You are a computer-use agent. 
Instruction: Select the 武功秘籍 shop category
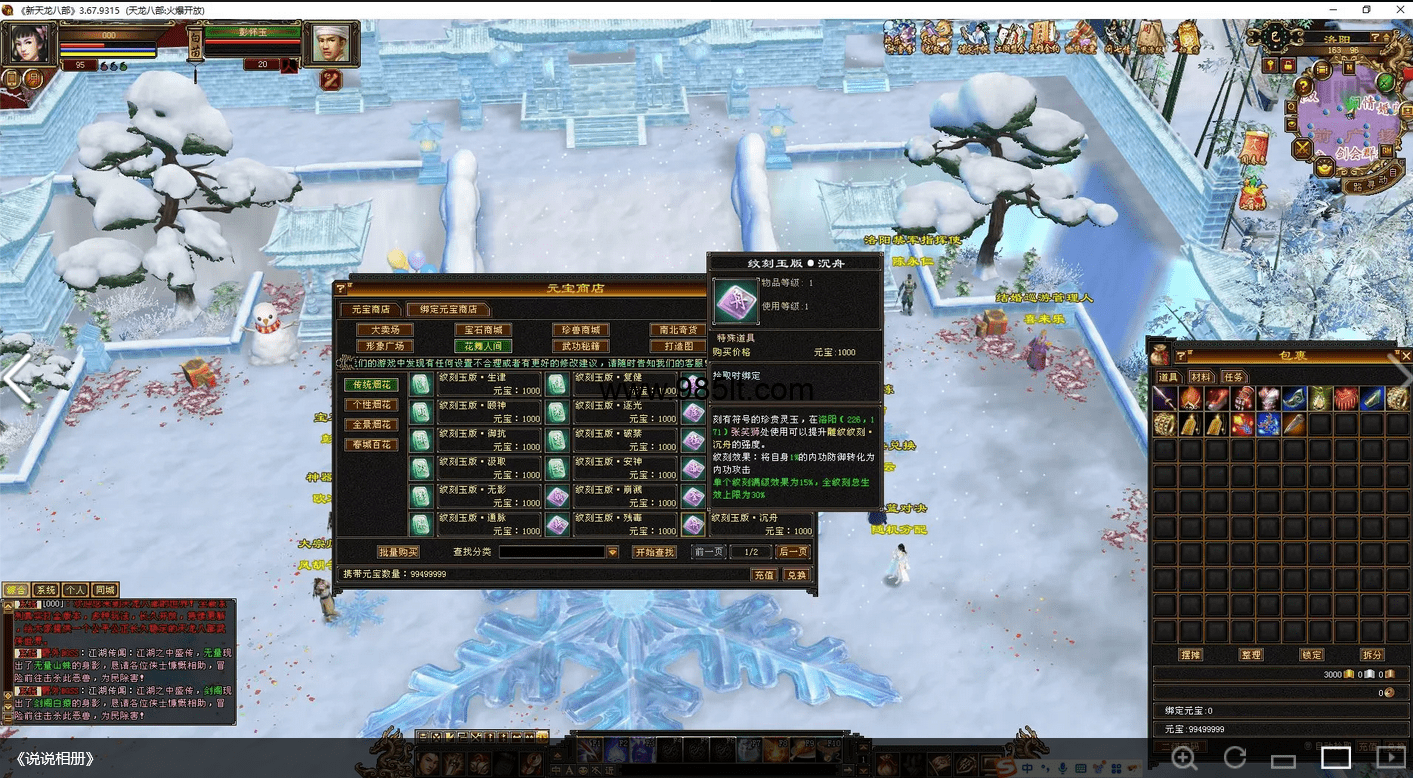pos(580,346)
